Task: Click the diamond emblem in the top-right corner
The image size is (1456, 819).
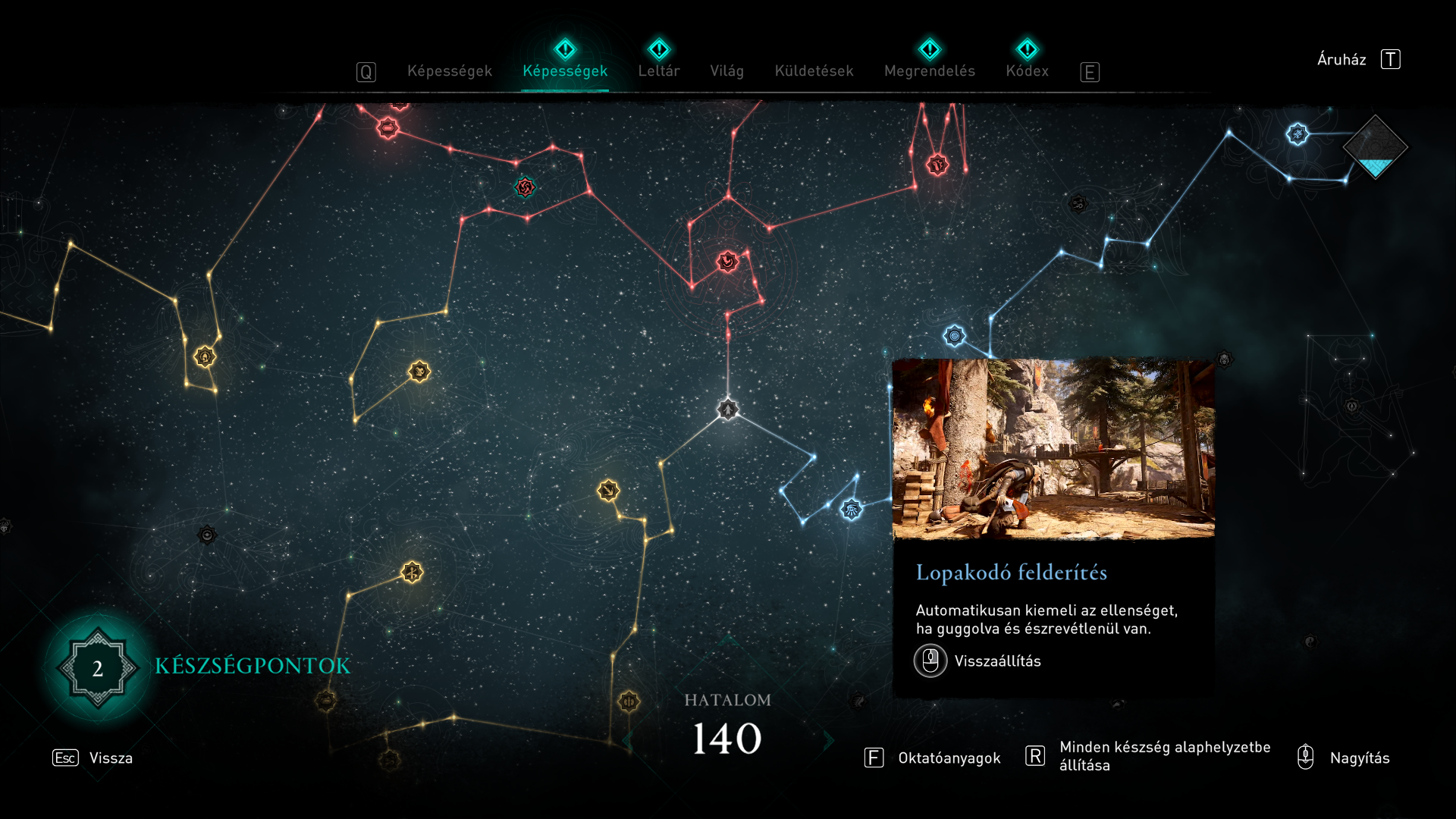Action: click(1375, 146)
